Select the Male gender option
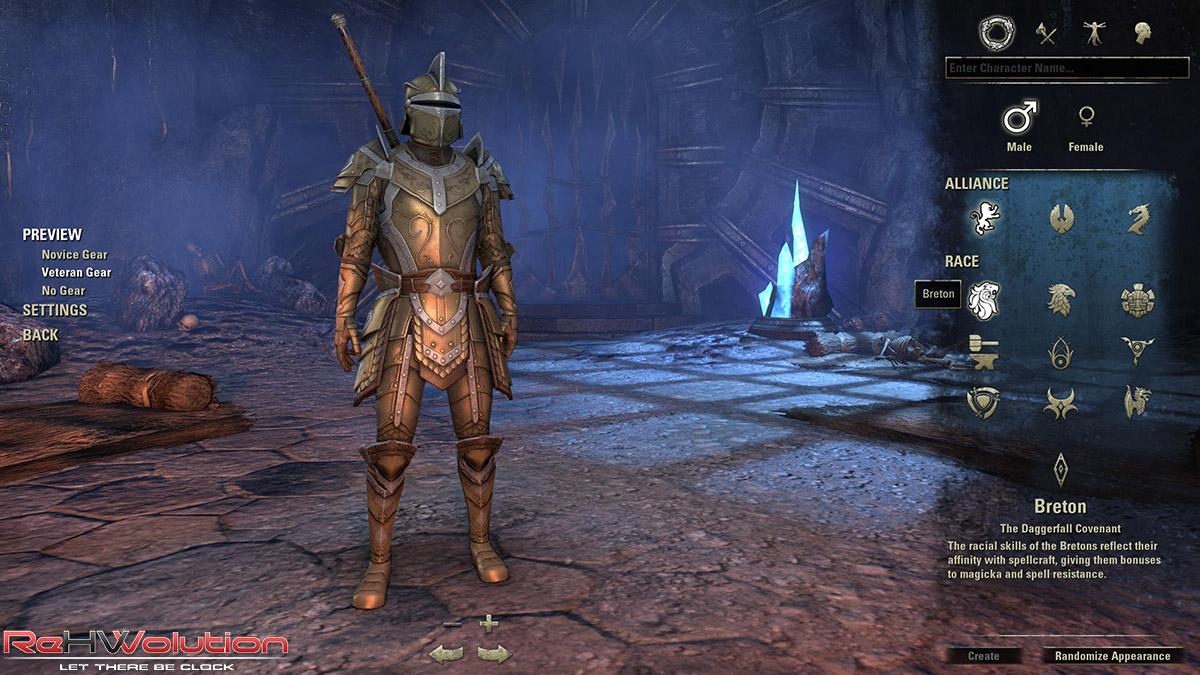Viewport: 1200px width, 675px height. pos(1019,119)
